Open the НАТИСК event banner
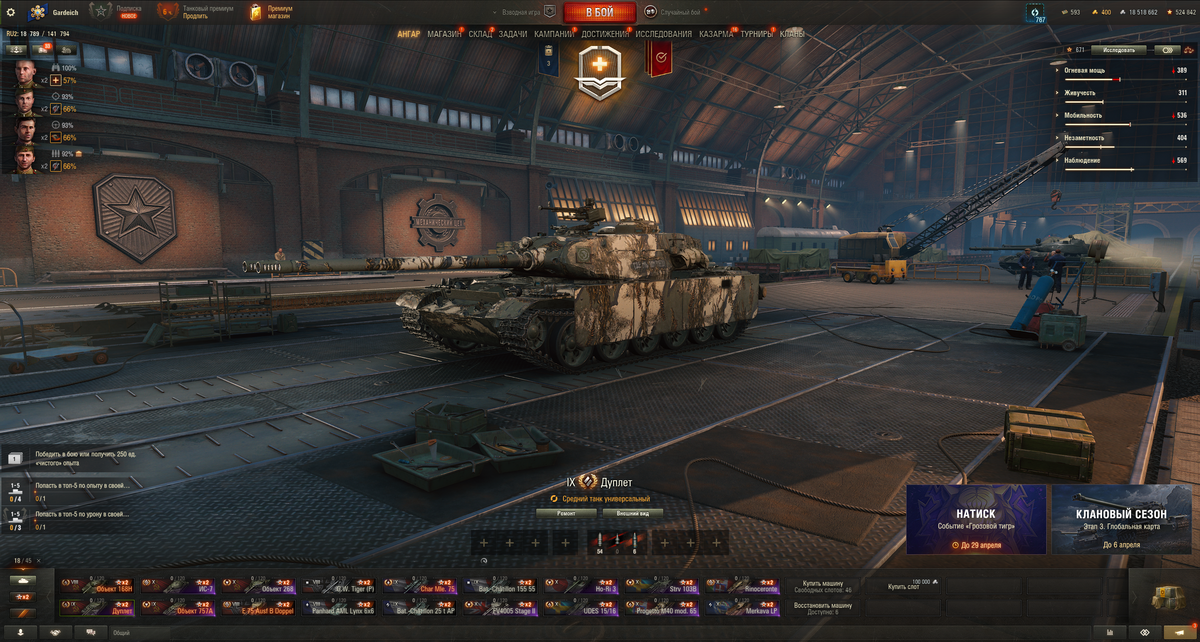Screen dimensions: 1200x642 pos(976,519)
